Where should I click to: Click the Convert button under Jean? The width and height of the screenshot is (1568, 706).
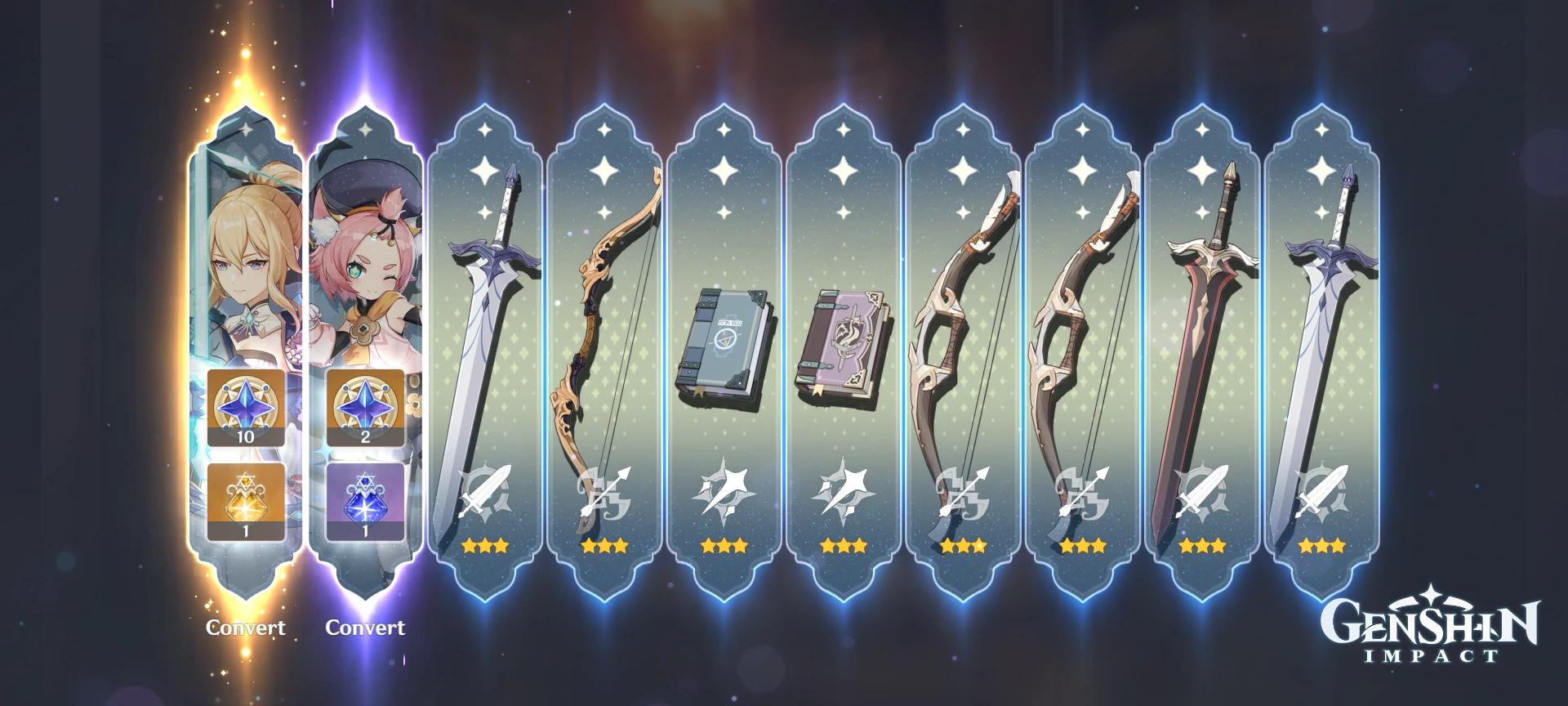(x=244, y=628)
